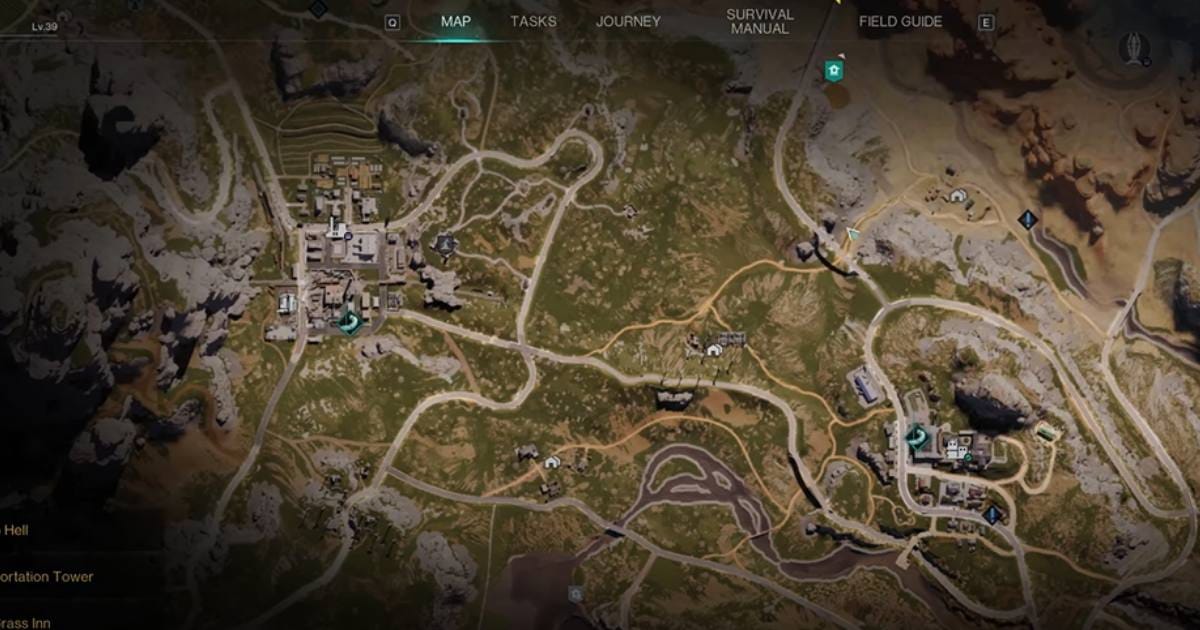
Task: Select the white house marker in the desert
Action: (x=959, y=195)
